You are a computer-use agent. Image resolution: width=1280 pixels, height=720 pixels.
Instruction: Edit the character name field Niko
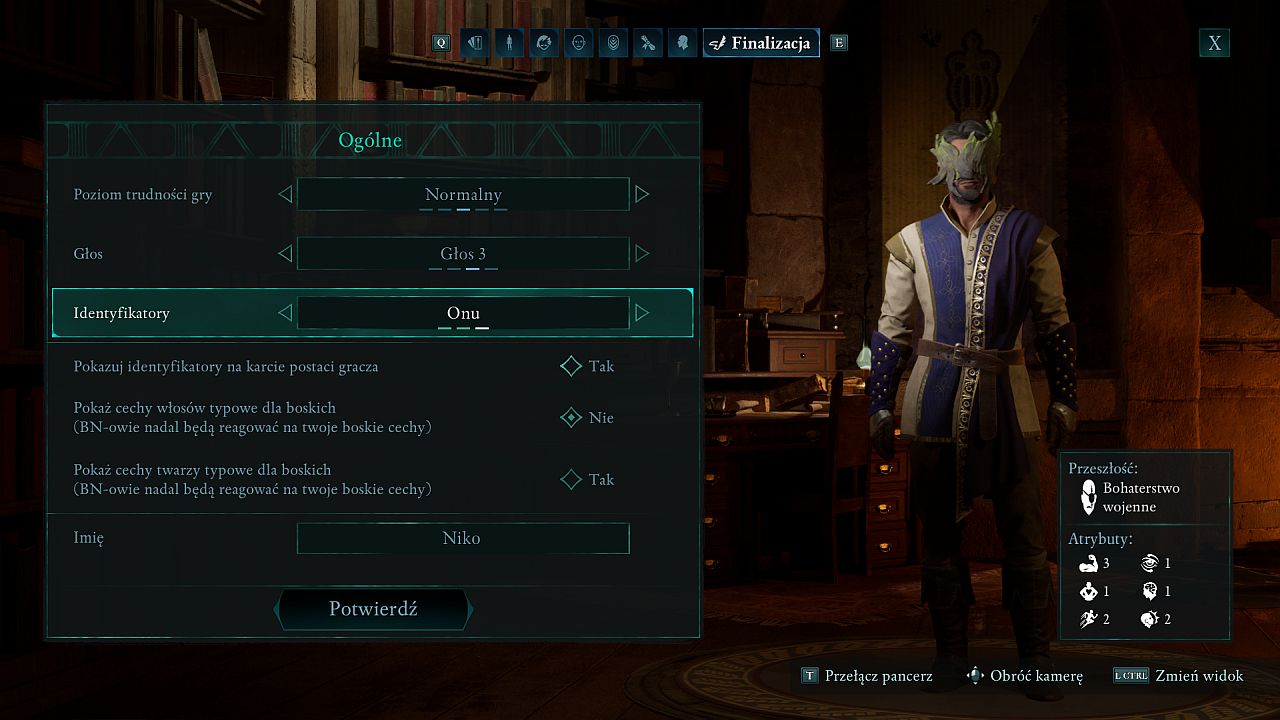click(x=463, y=538)
